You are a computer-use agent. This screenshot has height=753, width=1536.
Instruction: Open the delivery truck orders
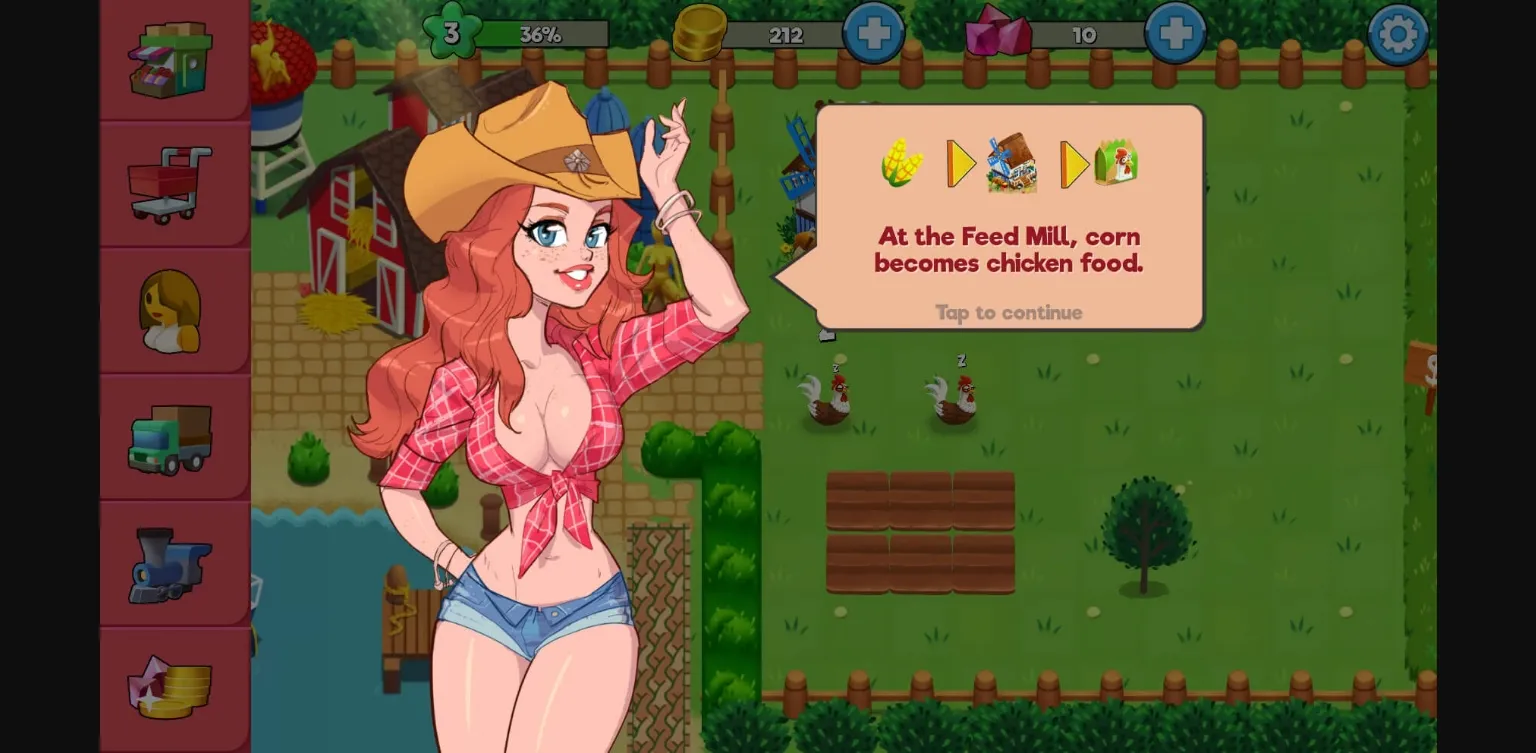pyautogui.click(x=170, y=437)
